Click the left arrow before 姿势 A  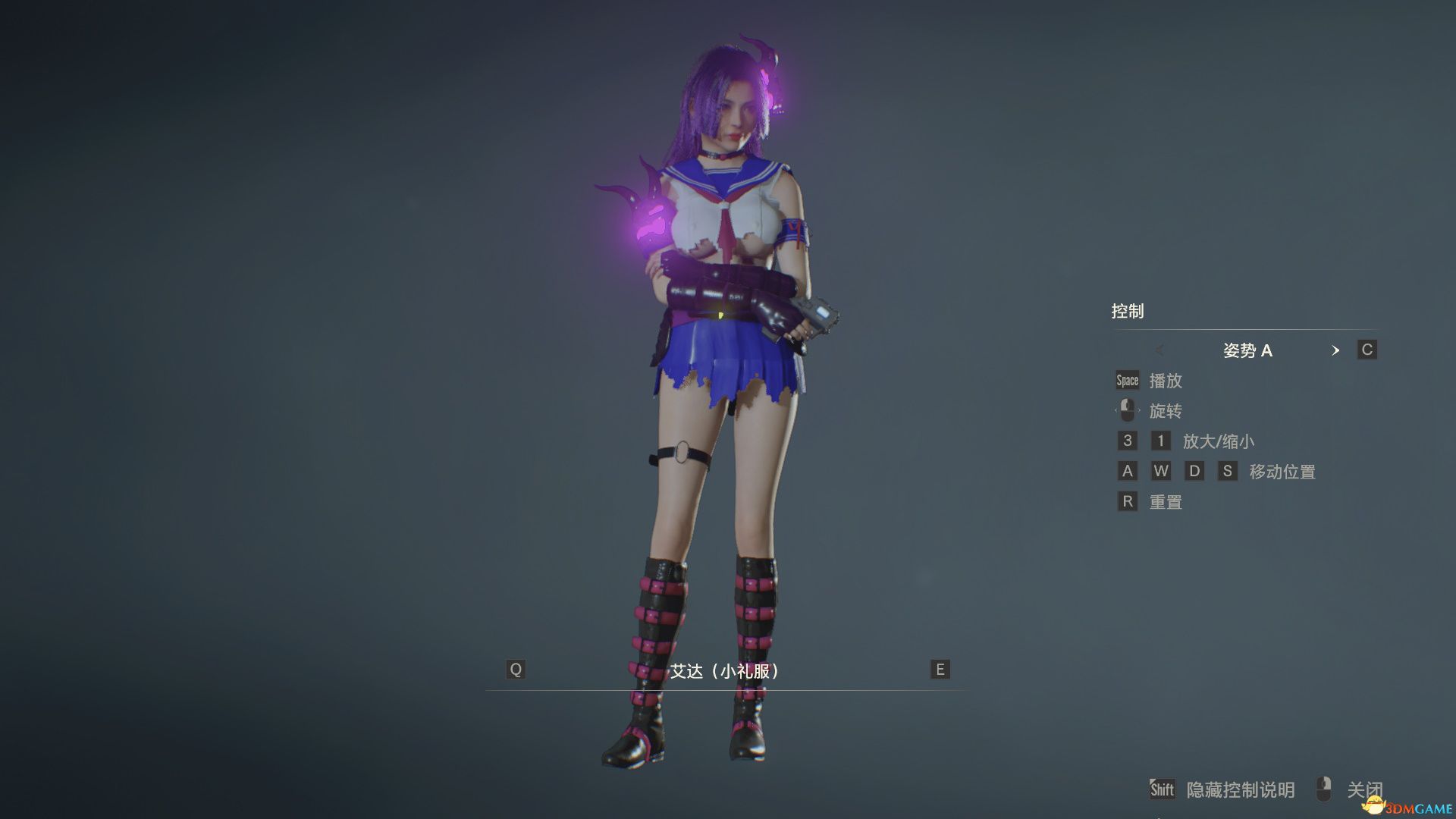(x=1160, y=350)
